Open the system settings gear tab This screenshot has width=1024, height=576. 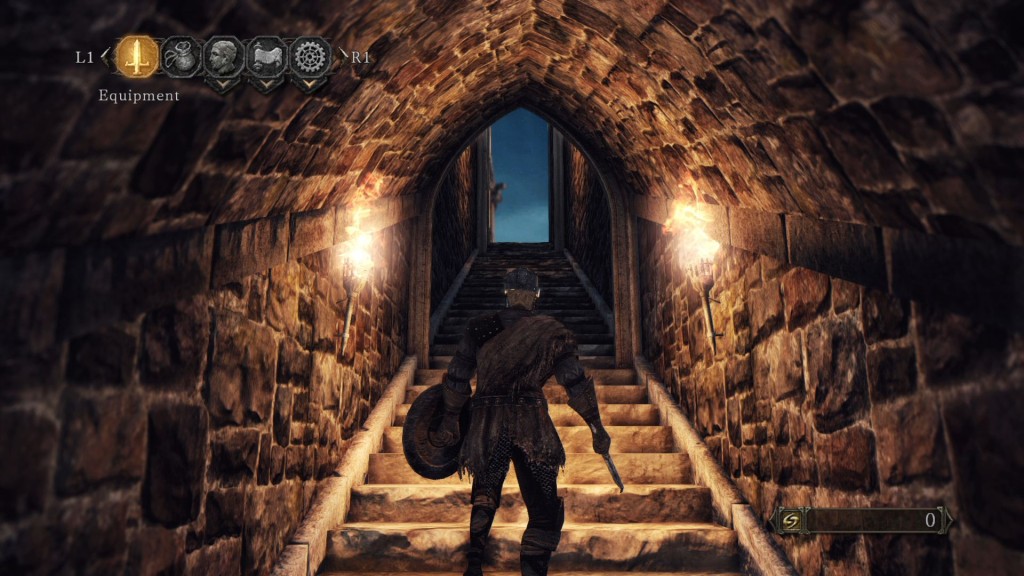click(x=311, y=57)
